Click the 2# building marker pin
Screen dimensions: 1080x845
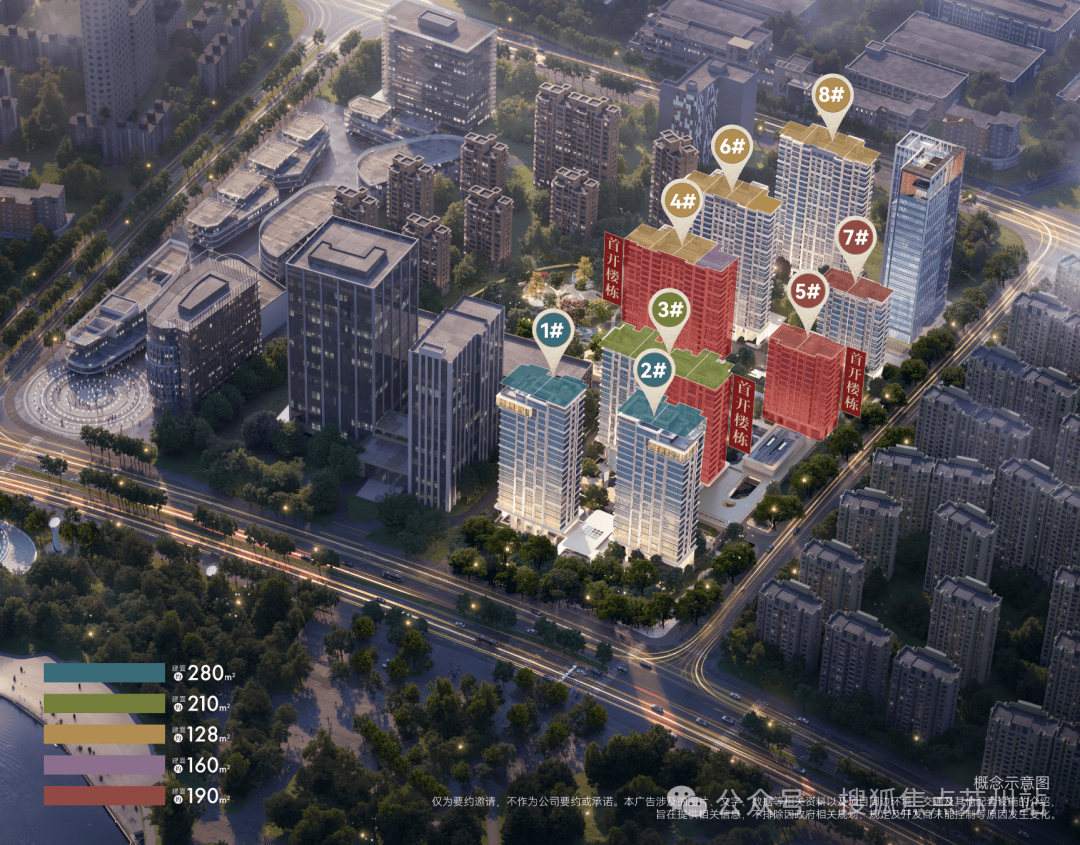pyautogui.click(x=655, y=372)
